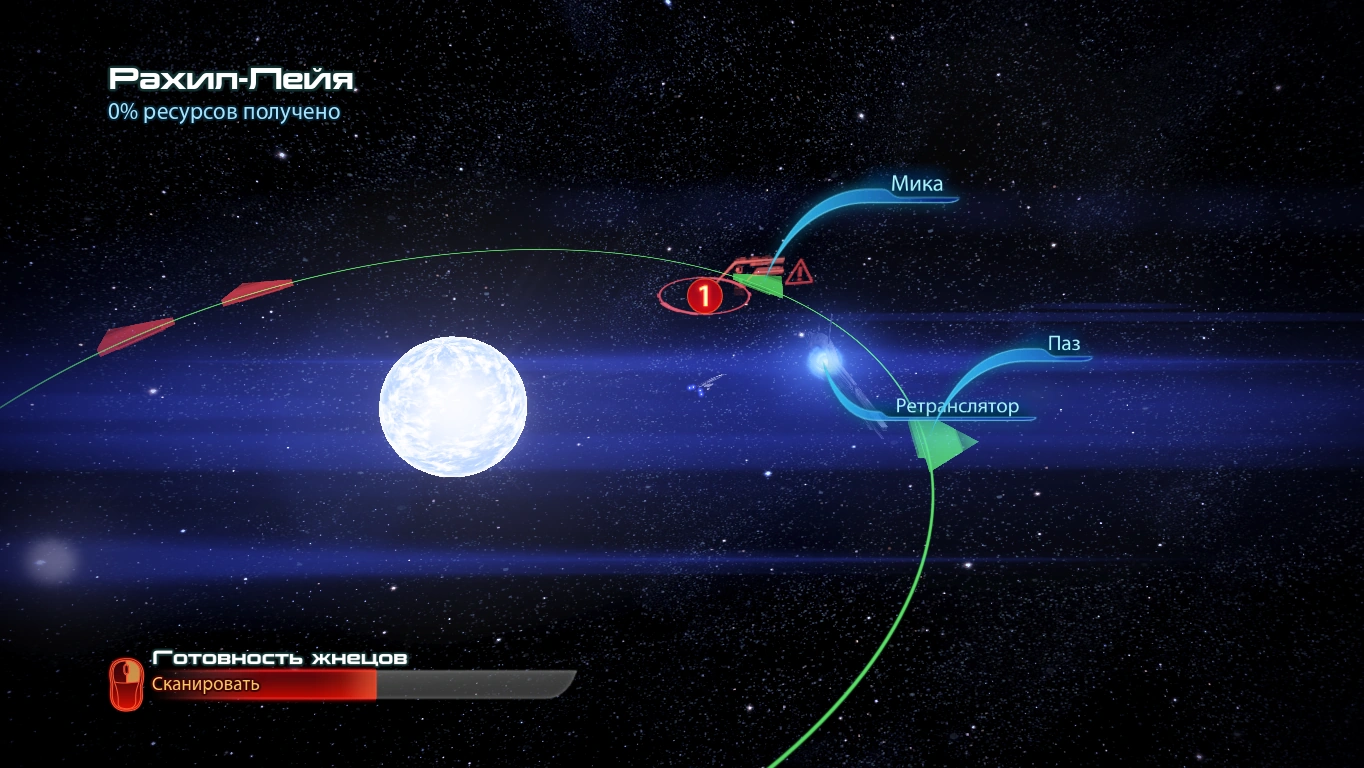Click the red marker numbered 1
Viewport: 1364px width, 768px height.
704,295
